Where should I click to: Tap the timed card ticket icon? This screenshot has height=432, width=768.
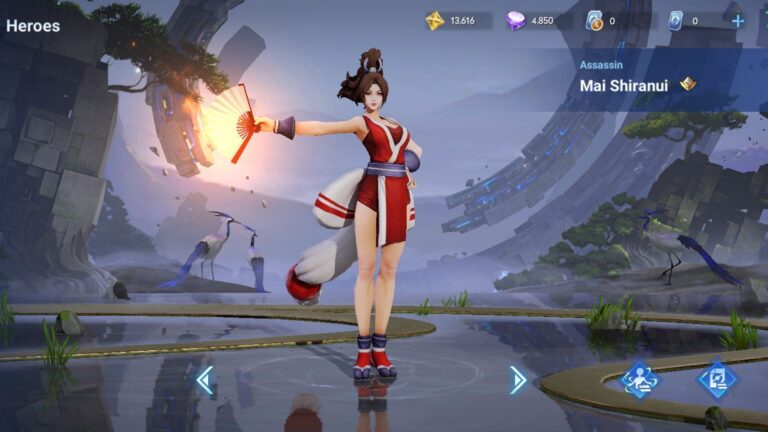coord(594,20)
